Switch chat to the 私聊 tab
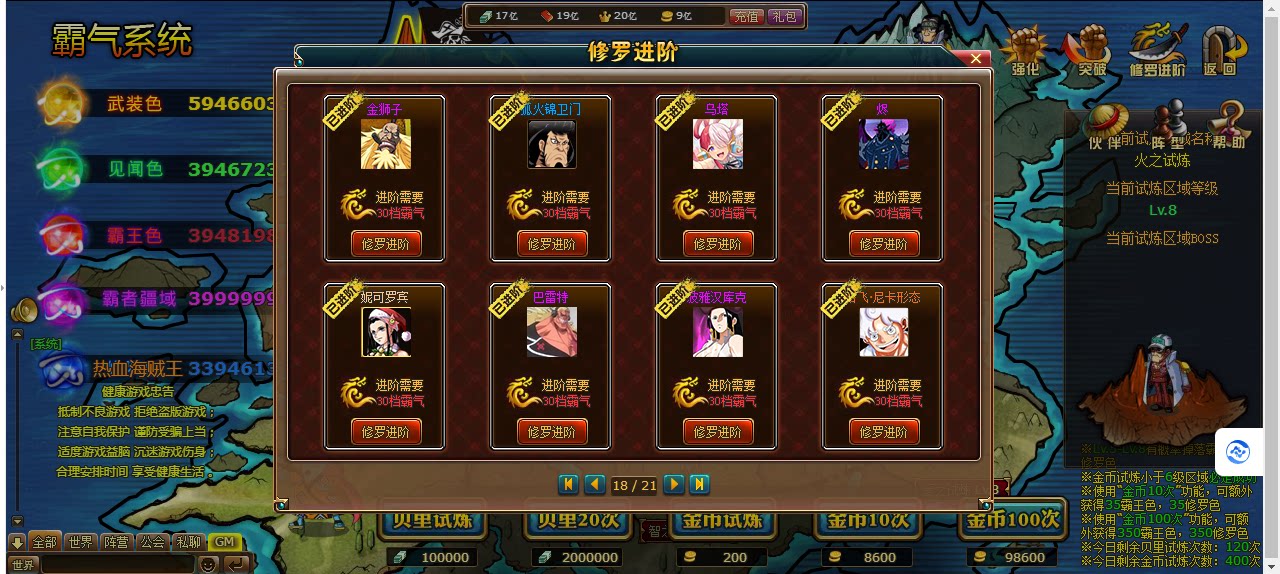The width and height of the screenshot is (1280, 574). (x=188, y=542)
